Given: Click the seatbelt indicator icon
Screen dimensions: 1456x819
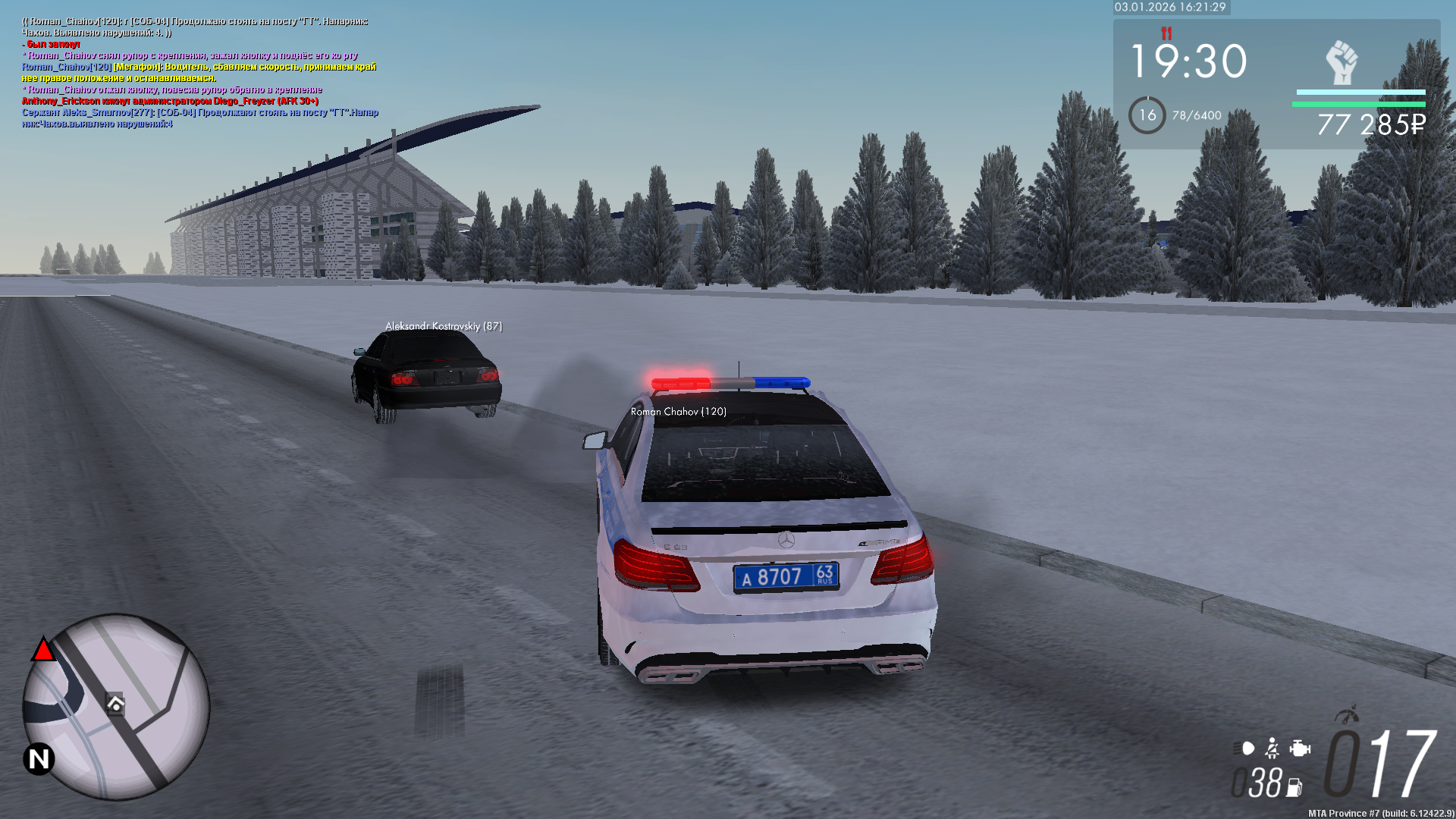Looking at the screenshot, I should point(1272,749).
